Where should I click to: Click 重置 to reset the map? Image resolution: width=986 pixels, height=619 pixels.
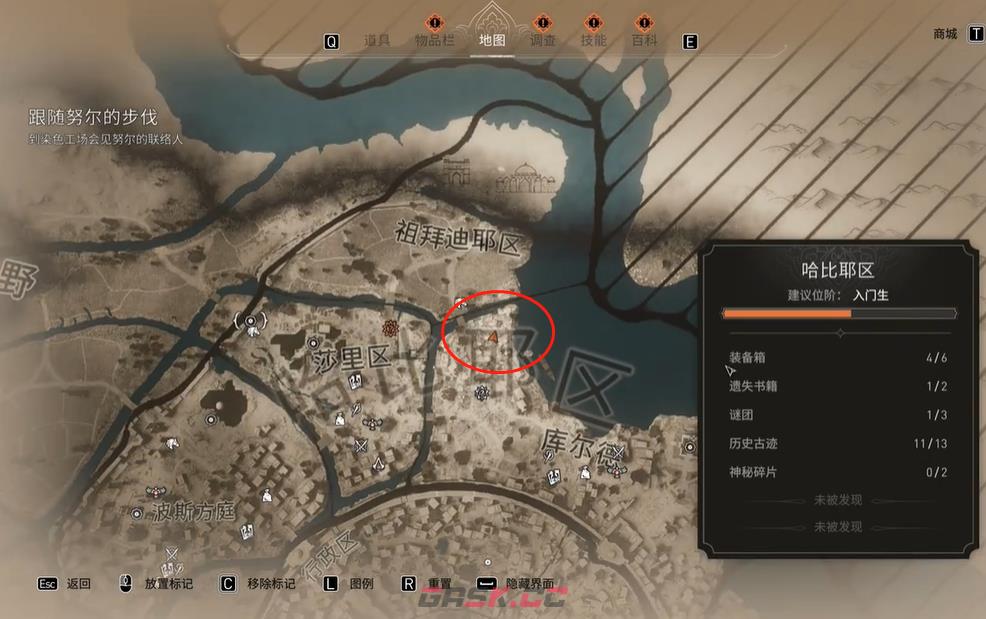click(x=440, y=584)
